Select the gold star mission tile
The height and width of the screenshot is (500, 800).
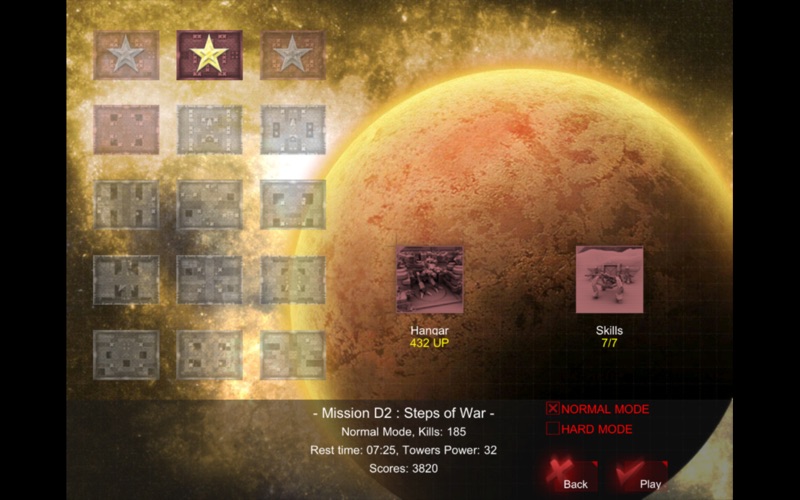coord(209,54)
